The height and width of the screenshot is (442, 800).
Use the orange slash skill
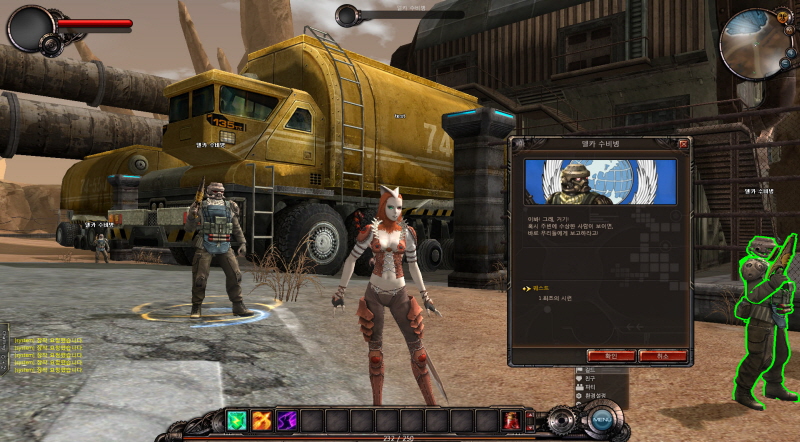[262, 420]
